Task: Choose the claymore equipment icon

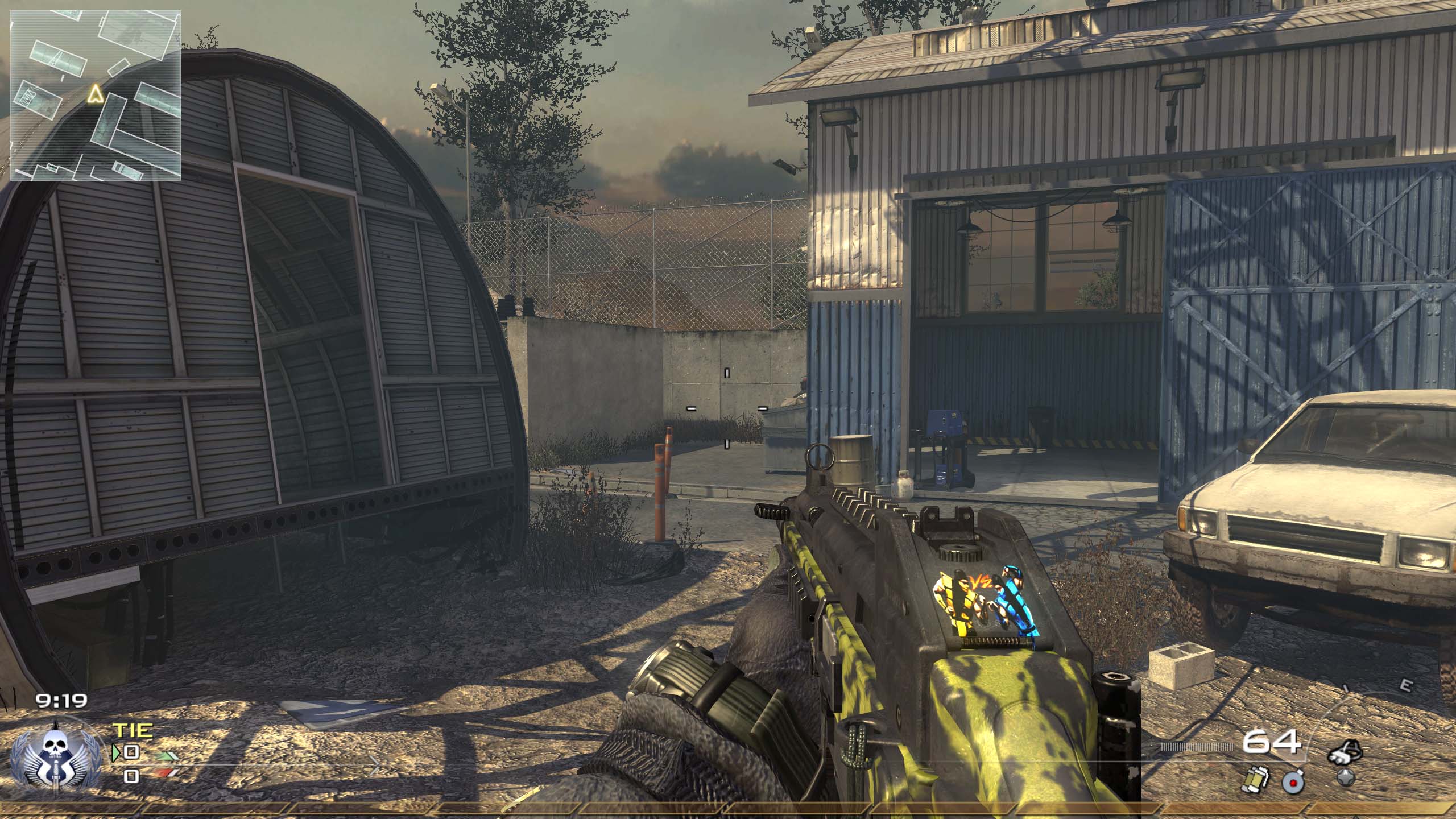Action: click(1292, 783)
